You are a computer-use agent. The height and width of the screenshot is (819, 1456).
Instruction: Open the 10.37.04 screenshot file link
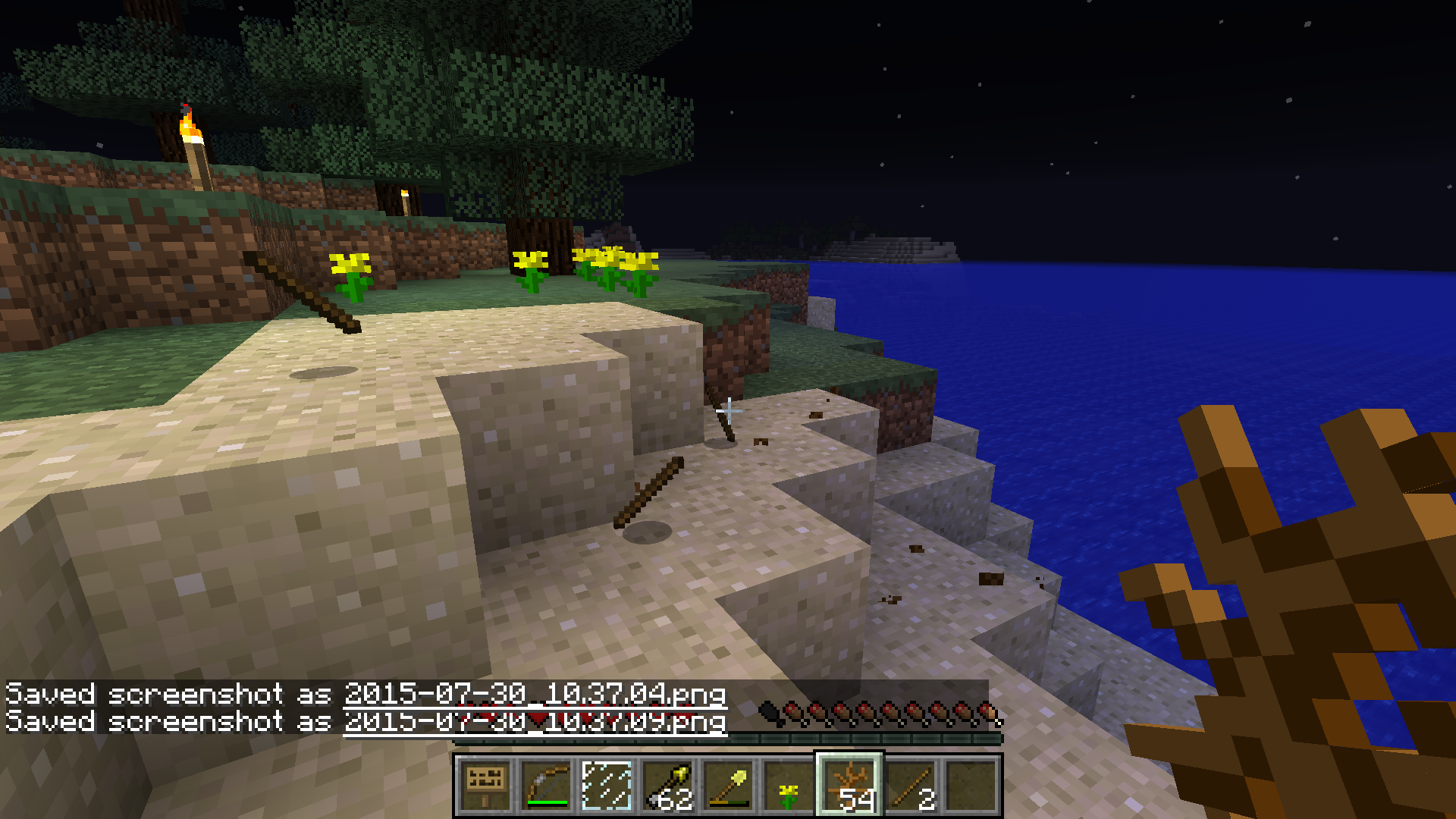[x=535, y=694]
